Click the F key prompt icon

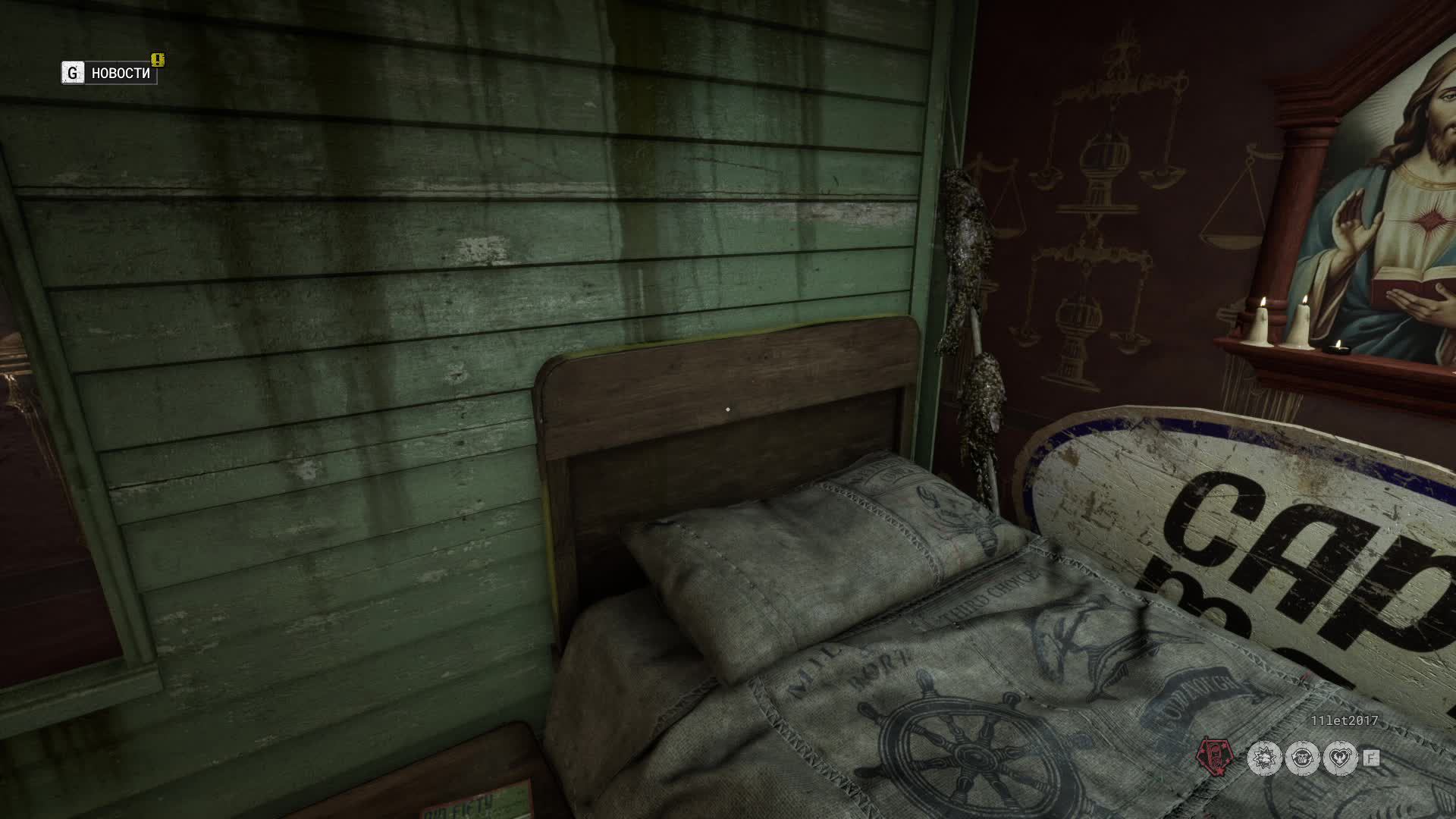1370,758
